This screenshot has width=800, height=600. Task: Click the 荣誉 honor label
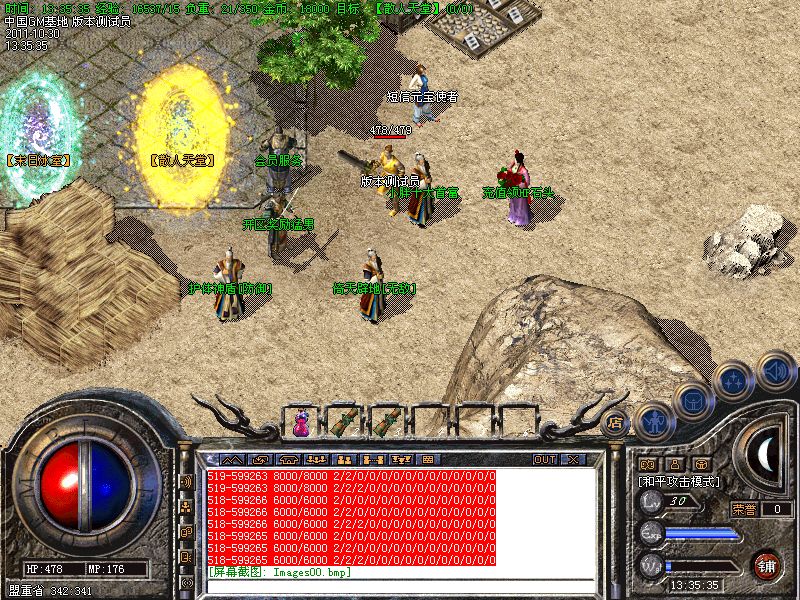(x=745, y=508)
